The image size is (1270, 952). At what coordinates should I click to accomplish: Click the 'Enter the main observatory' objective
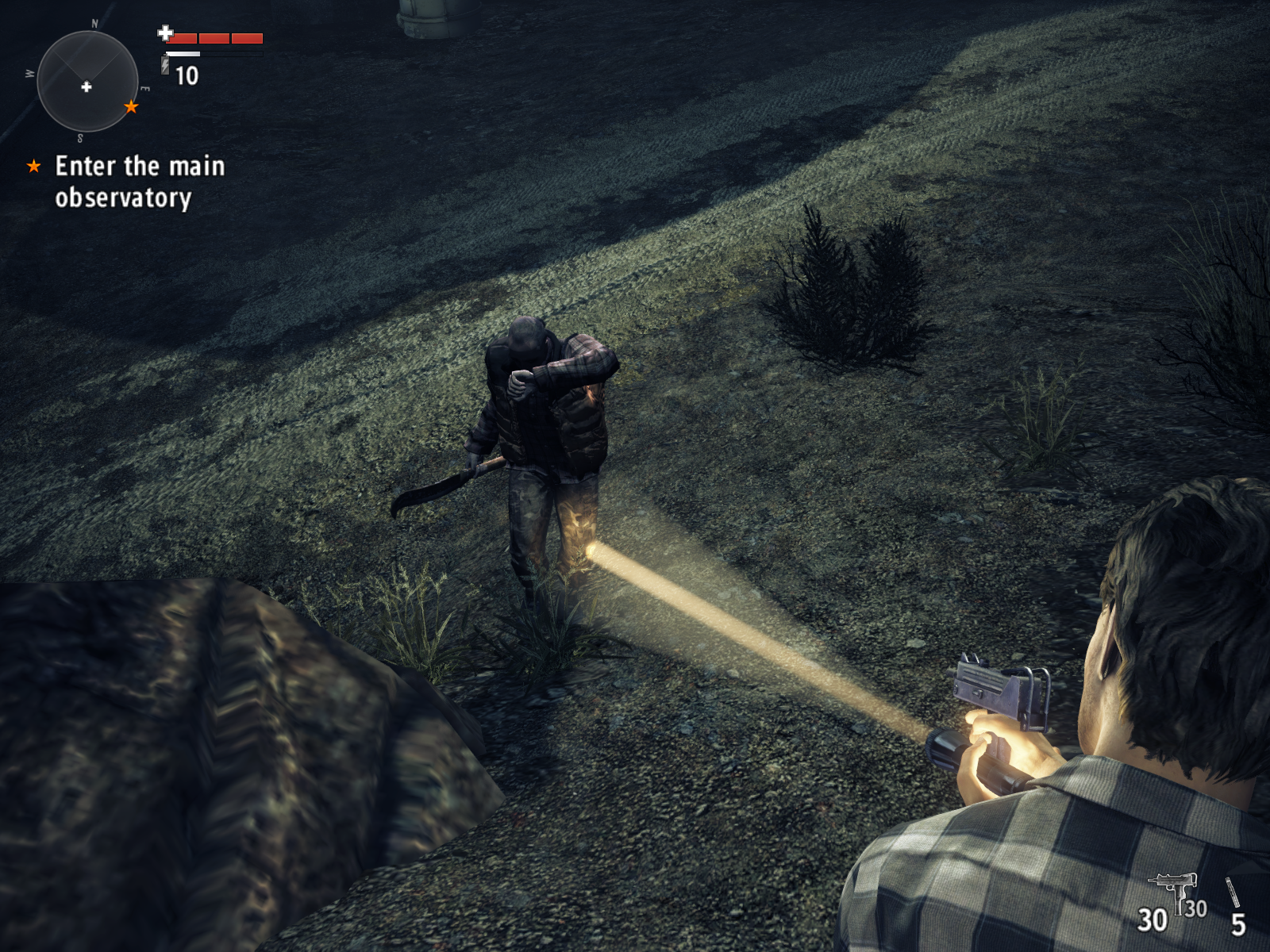(x=139, y=182)
